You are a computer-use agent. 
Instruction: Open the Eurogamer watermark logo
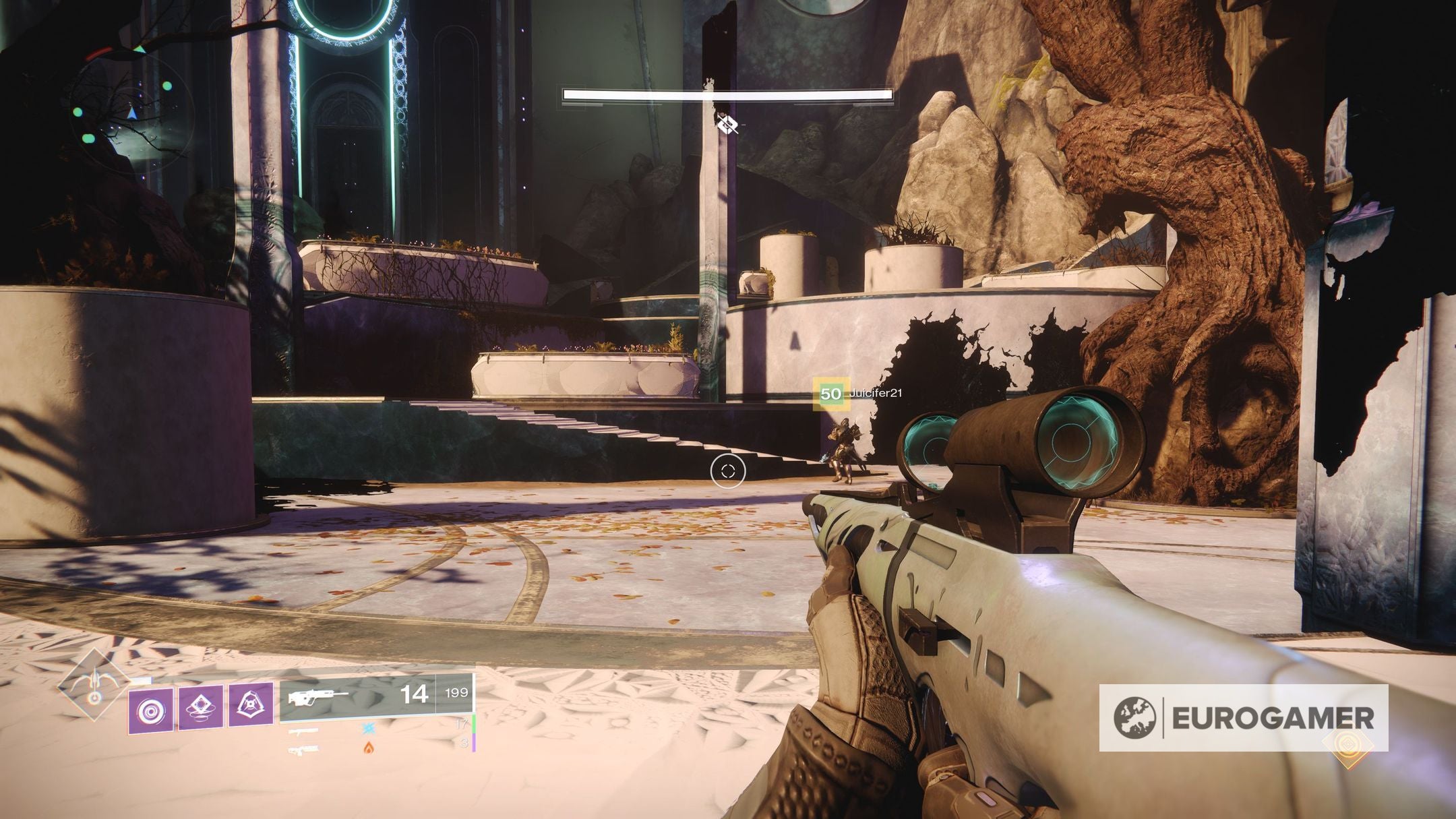pyautogui.click(x=1244, y=718)
